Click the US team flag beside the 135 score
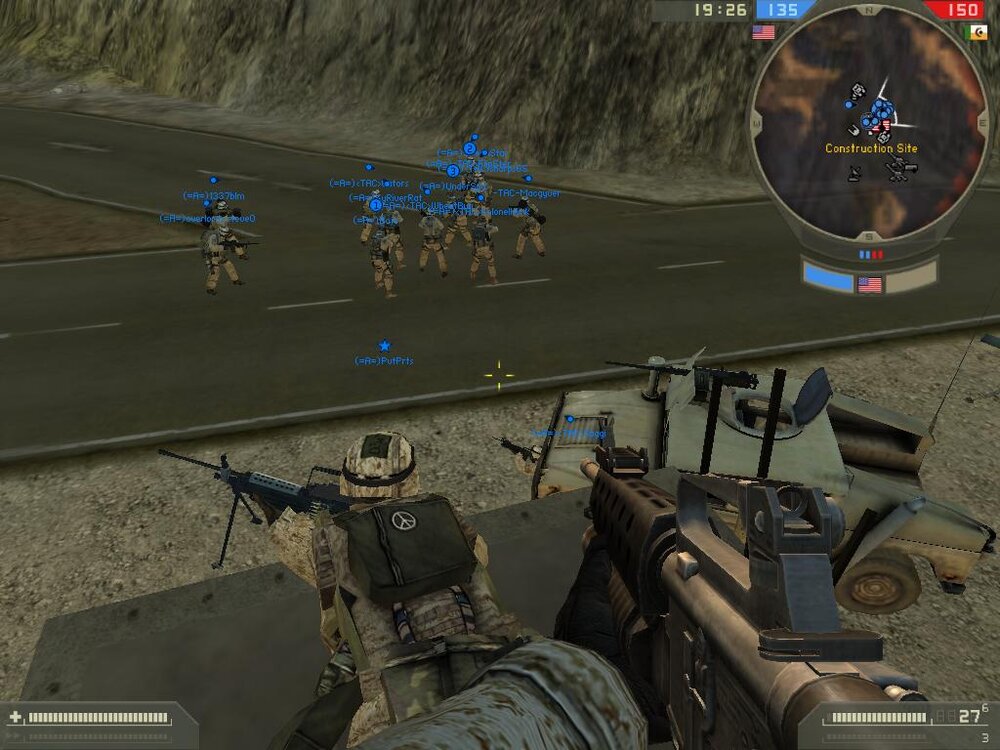The image size is (1000, 750). pos(764,32)
